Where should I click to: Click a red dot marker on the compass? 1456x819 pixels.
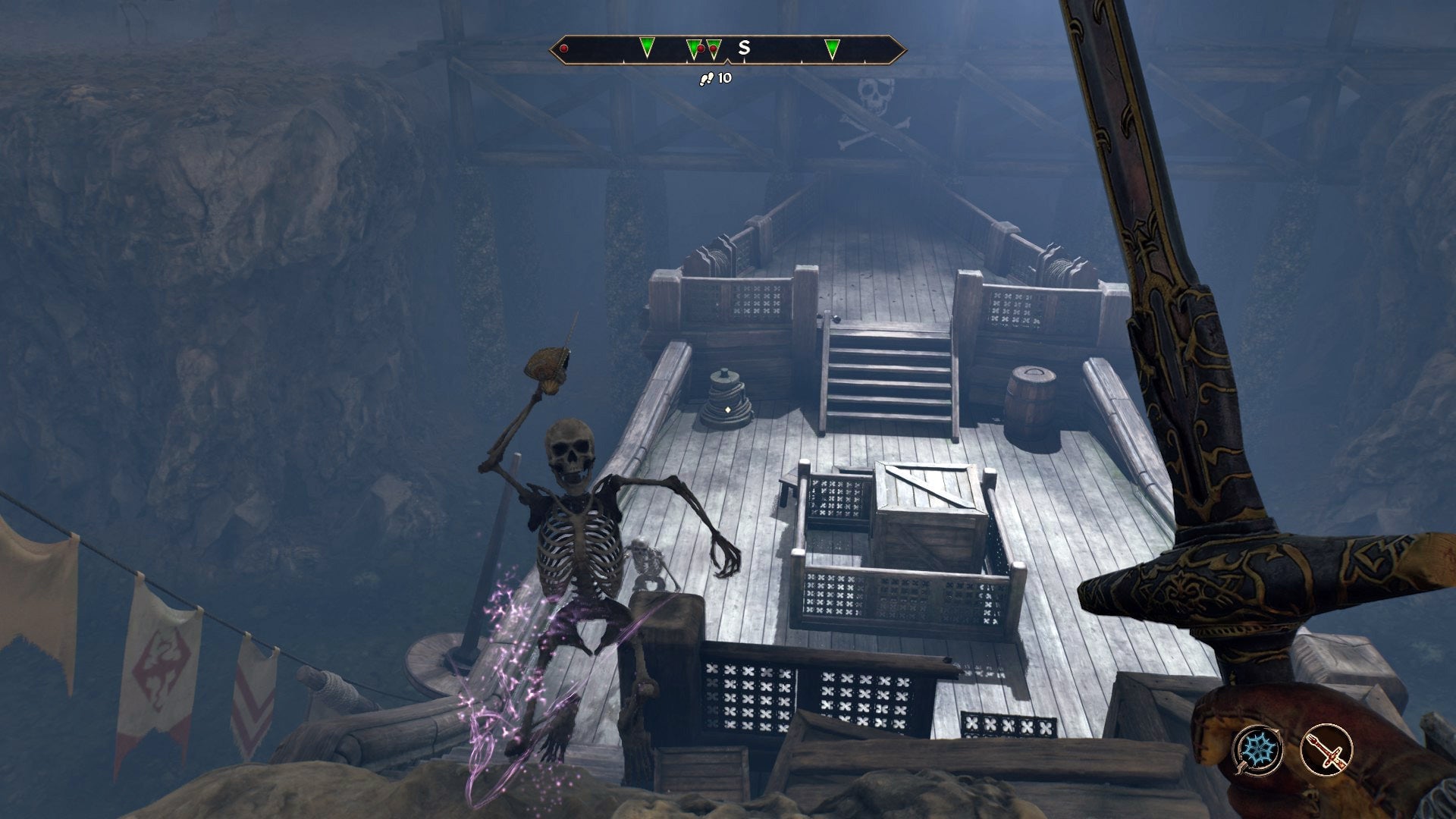tap(563, 48)
